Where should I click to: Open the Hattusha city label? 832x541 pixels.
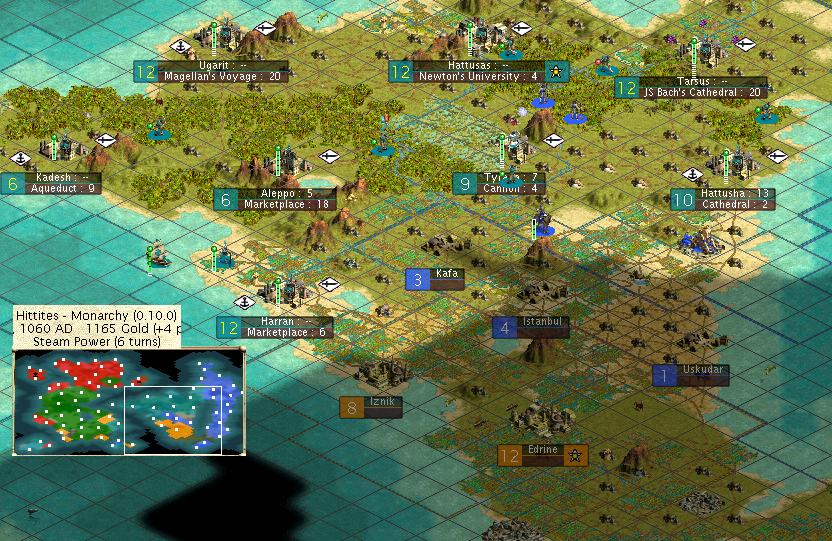[722, 199]
